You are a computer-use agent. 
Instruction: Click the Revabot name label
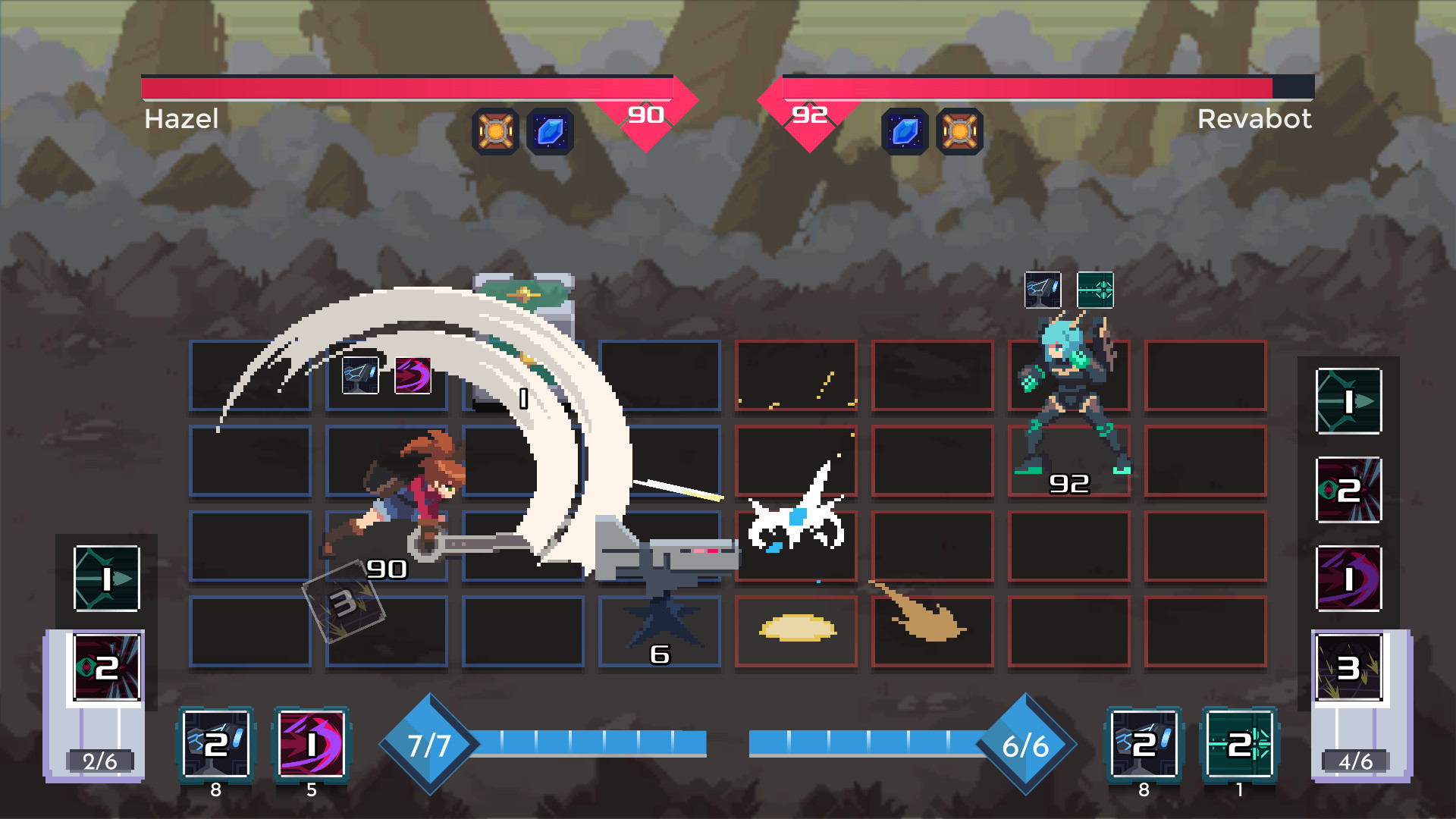click(x=1255, y=119)
